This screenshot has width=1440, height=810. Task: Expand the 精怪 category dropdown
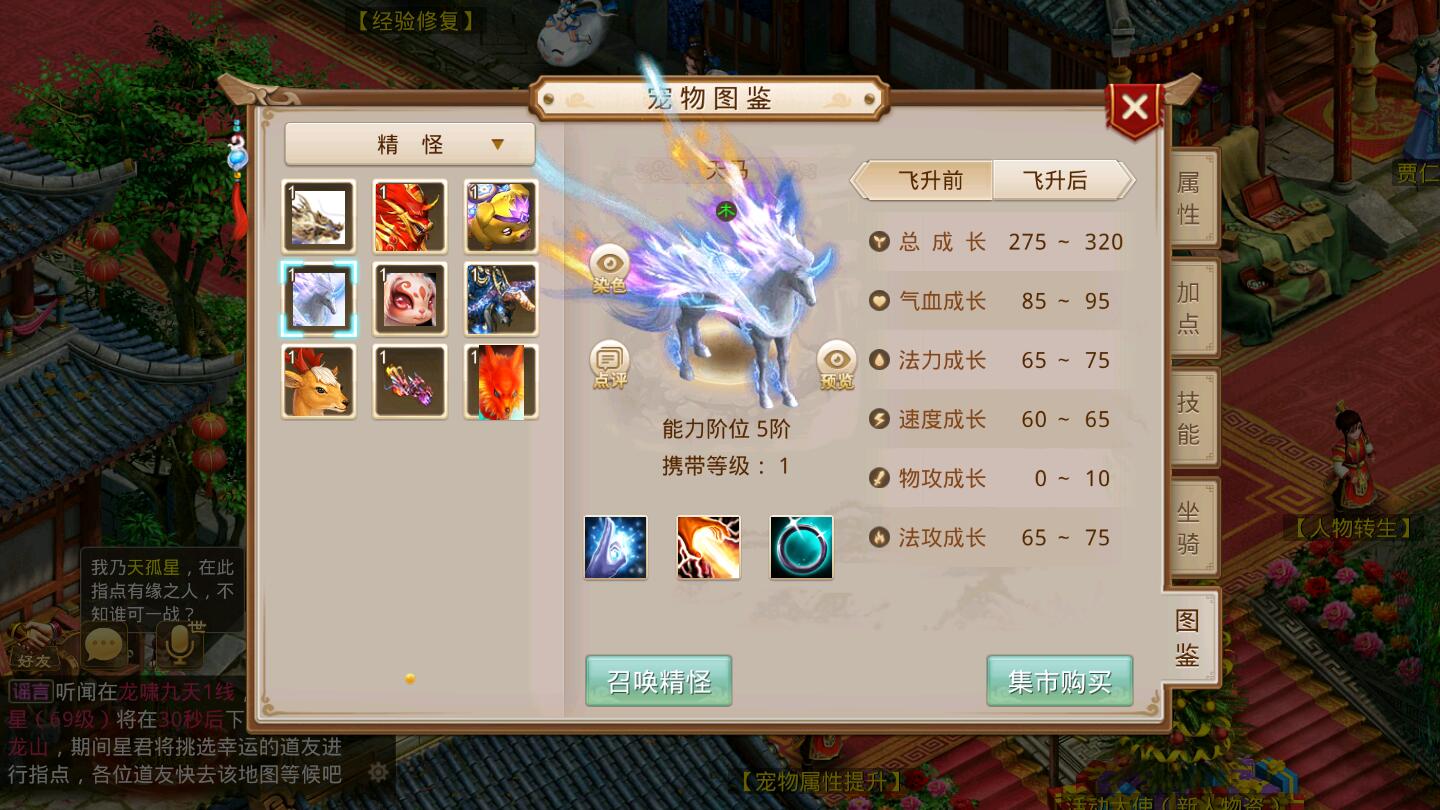409,144
